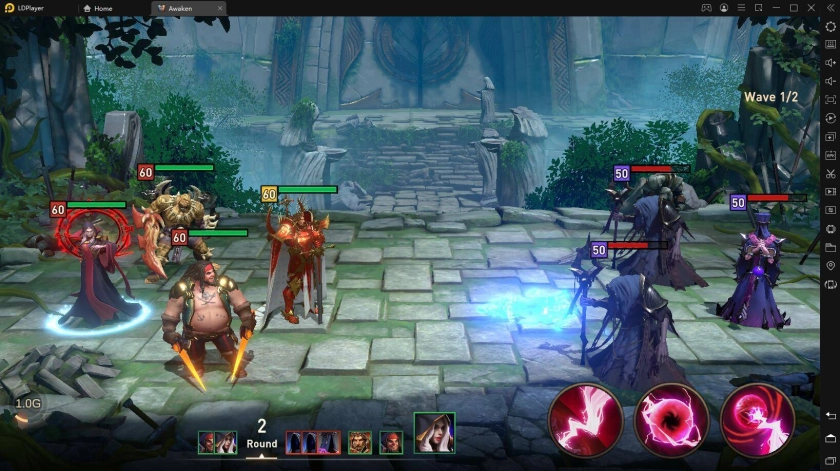
Task: Choose the golden beast turn-order portrait
Action: [359, 443]
